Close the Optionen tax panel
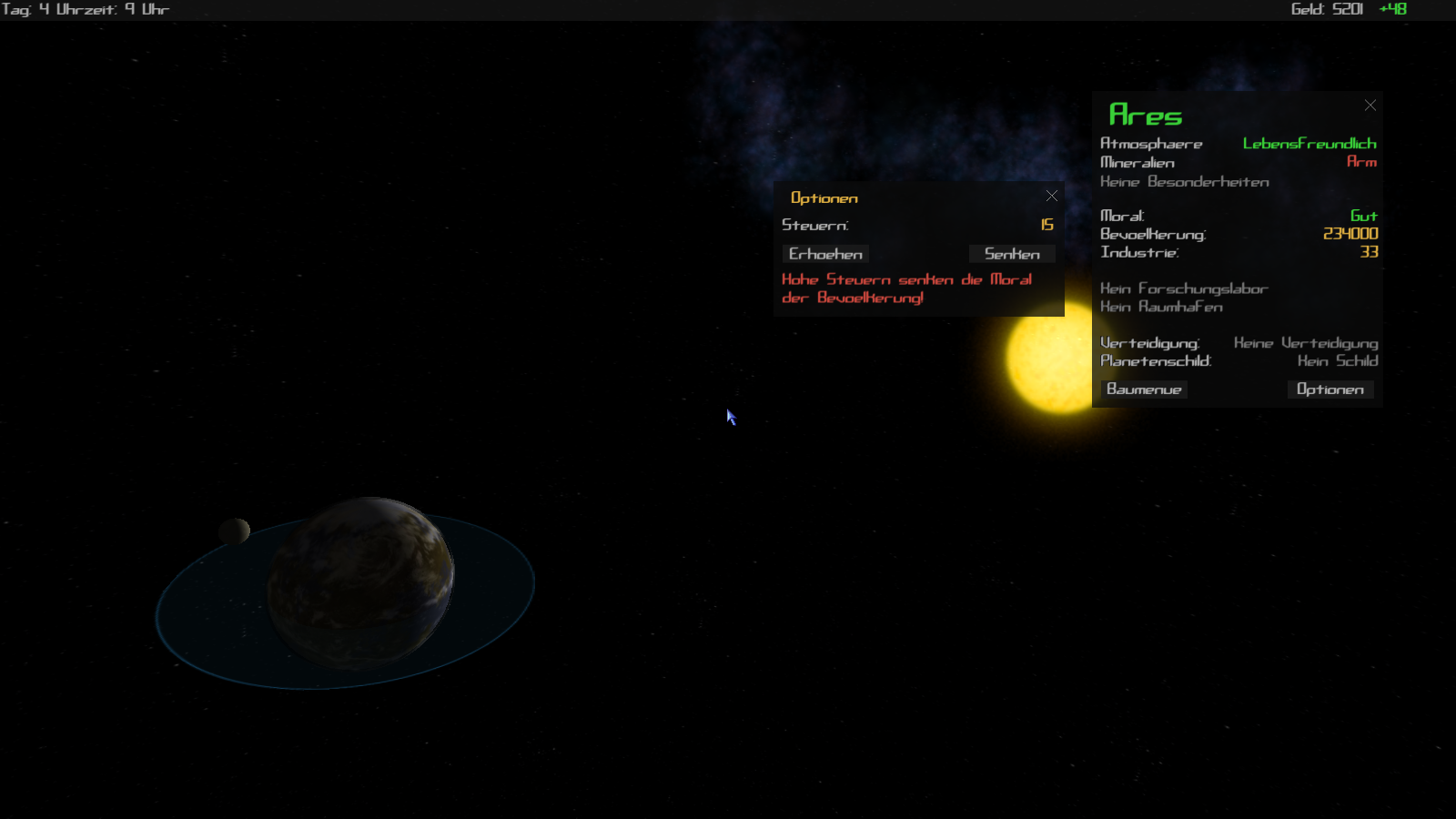The width and height of the screenshot is (1456, 819). (x=1052, y=196)
